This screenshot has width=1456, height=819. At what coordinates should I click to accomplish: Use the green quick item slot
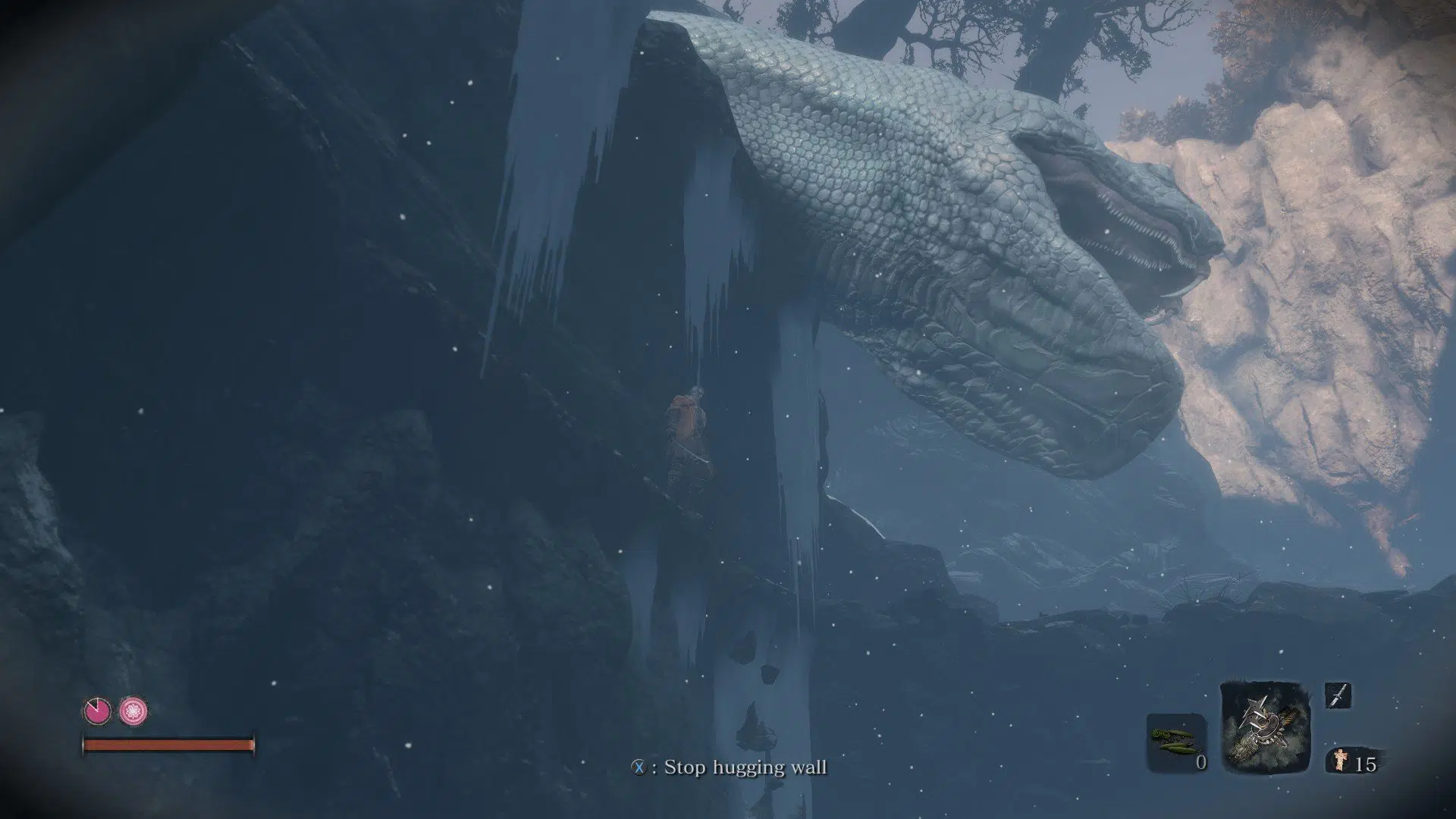1175,740
